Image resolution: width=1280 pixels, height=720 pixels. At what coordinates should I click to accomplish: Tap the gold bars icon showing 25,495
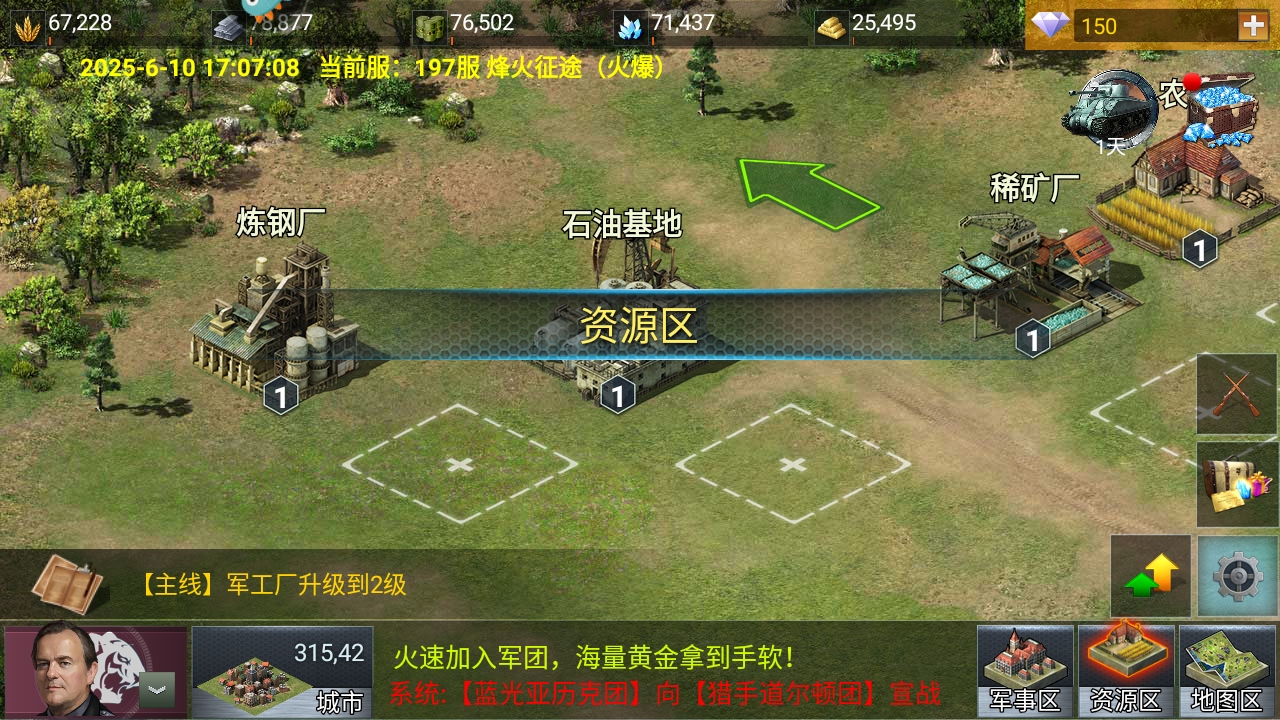pos(830,27)
